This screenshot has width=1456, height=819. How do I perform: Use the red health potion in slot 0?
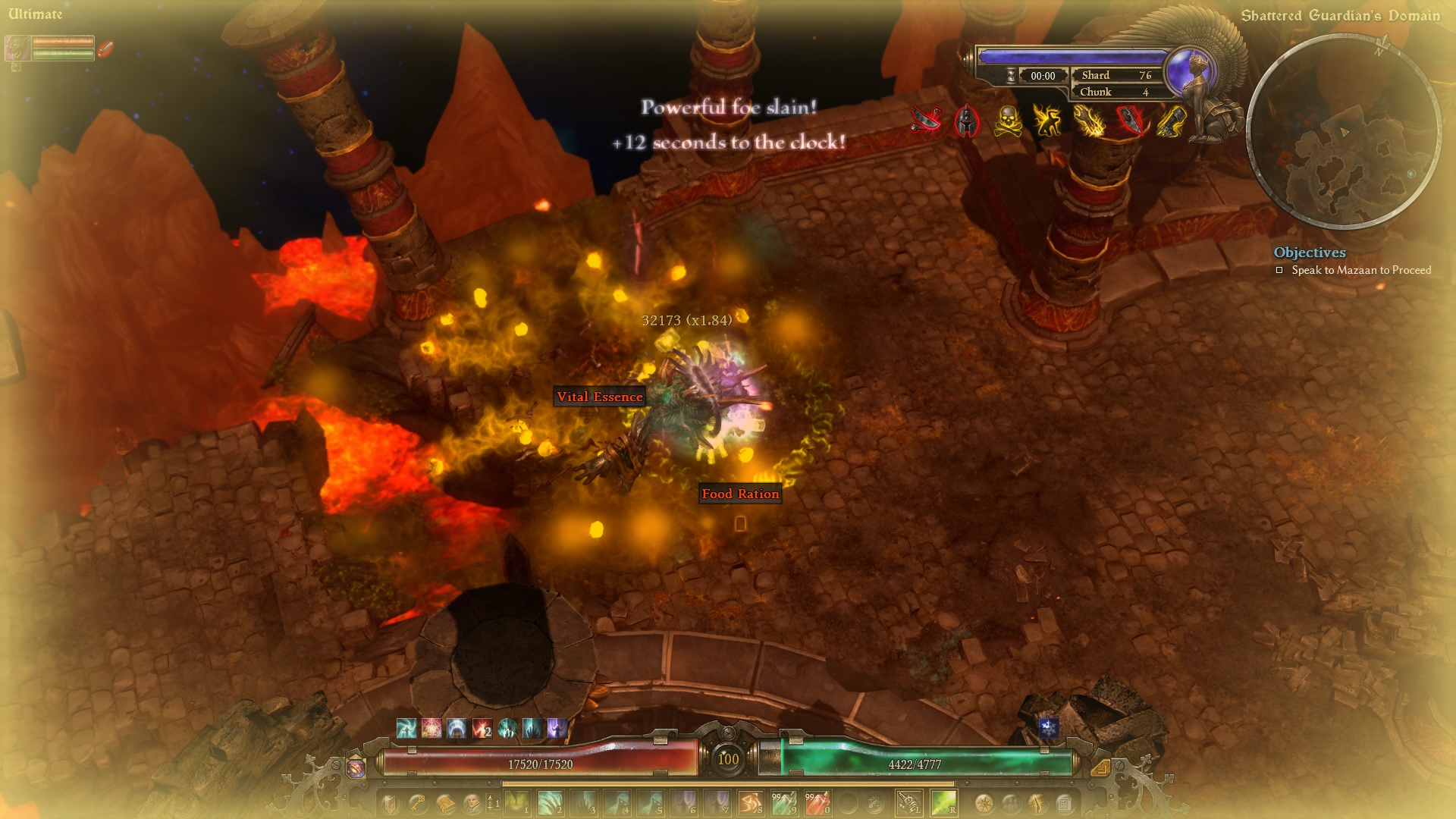point(817,802)
